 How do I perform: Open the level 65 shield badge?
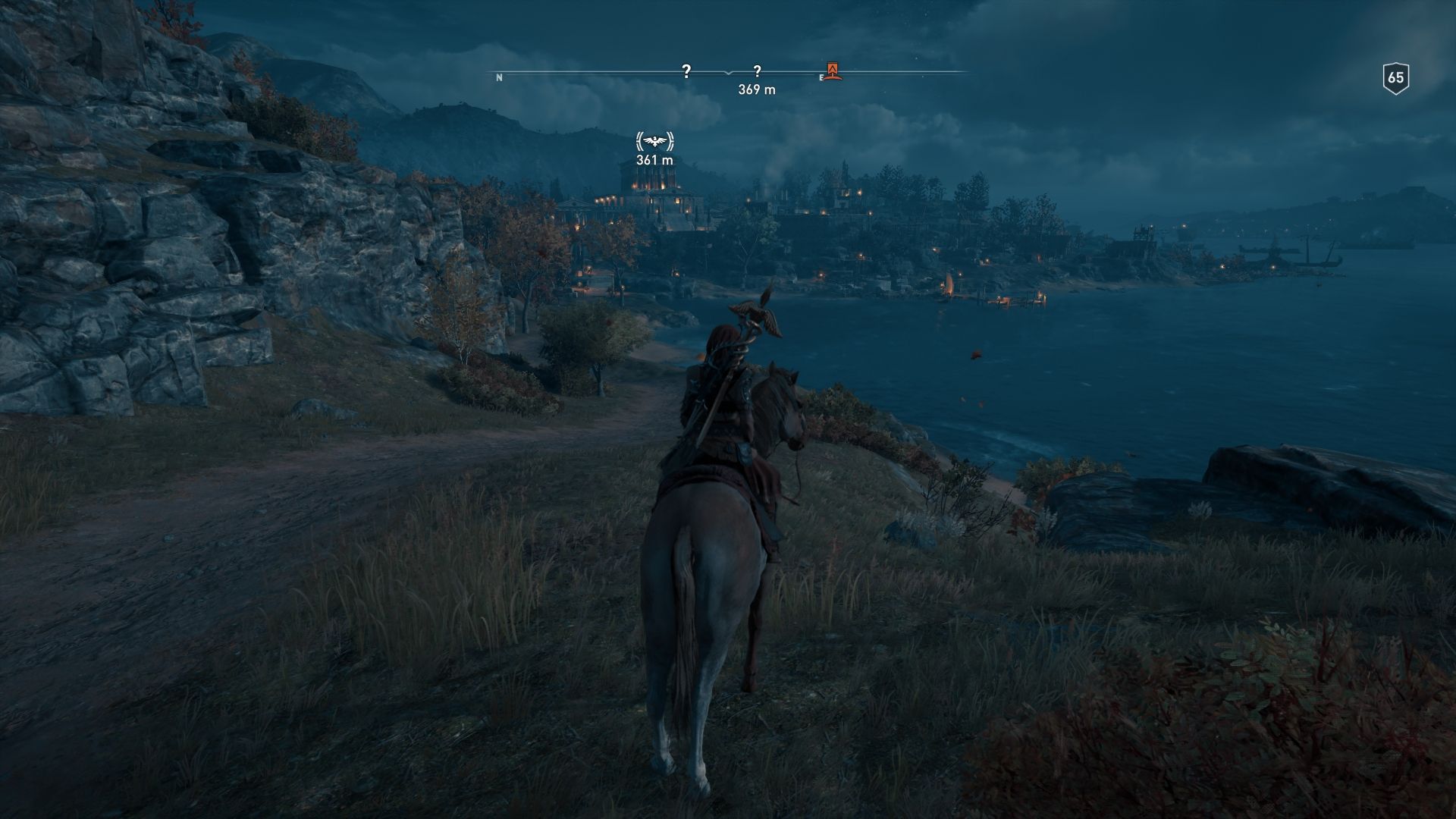(1395, 78)
